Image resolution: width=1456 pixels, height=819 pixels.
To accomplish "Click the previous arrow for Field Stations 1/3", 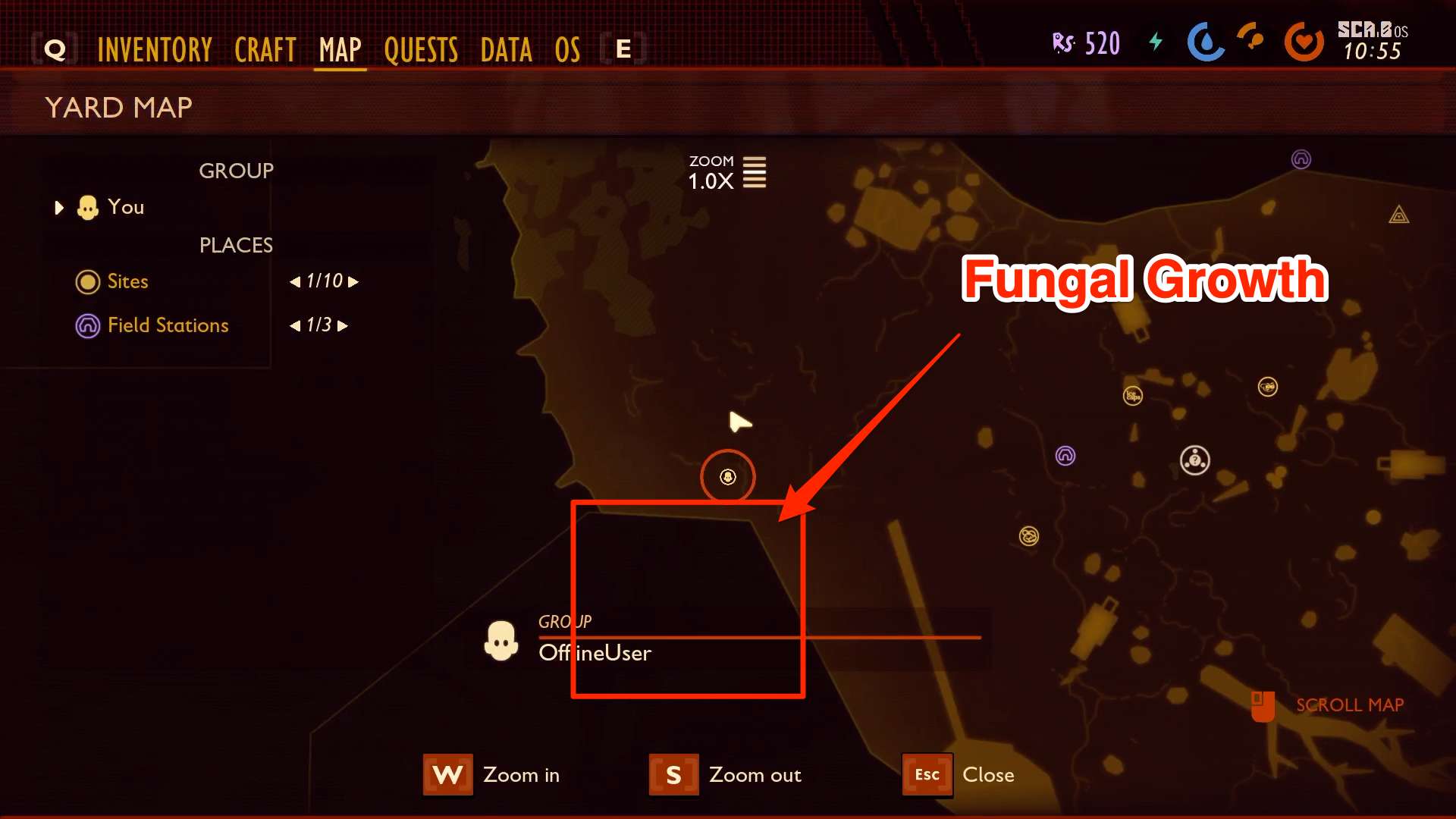I will pos(295,325).
